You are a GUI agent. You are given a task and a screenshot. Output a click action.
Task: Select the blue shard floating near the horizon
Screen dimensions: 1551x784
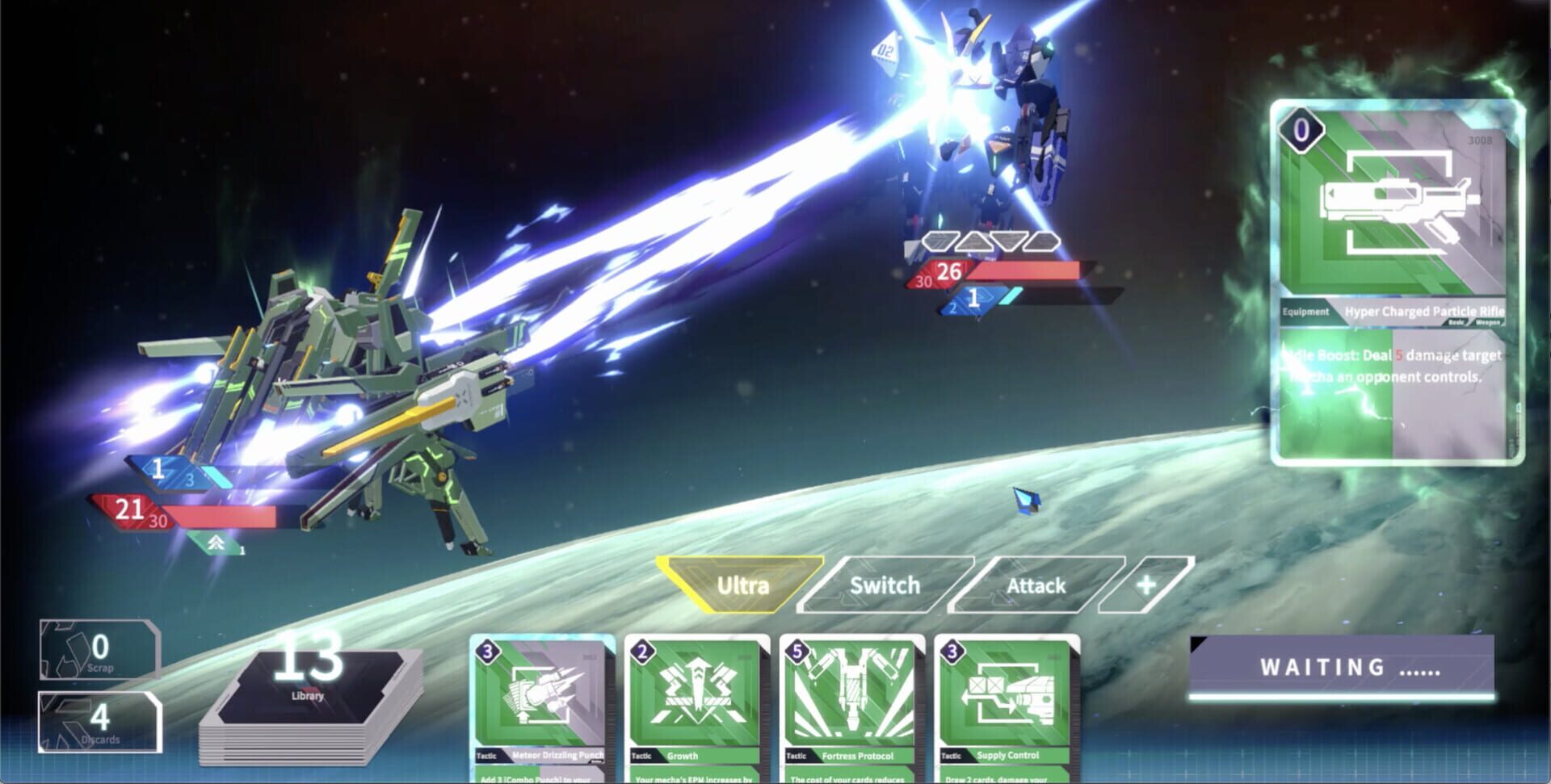[x=1027, y=500]
